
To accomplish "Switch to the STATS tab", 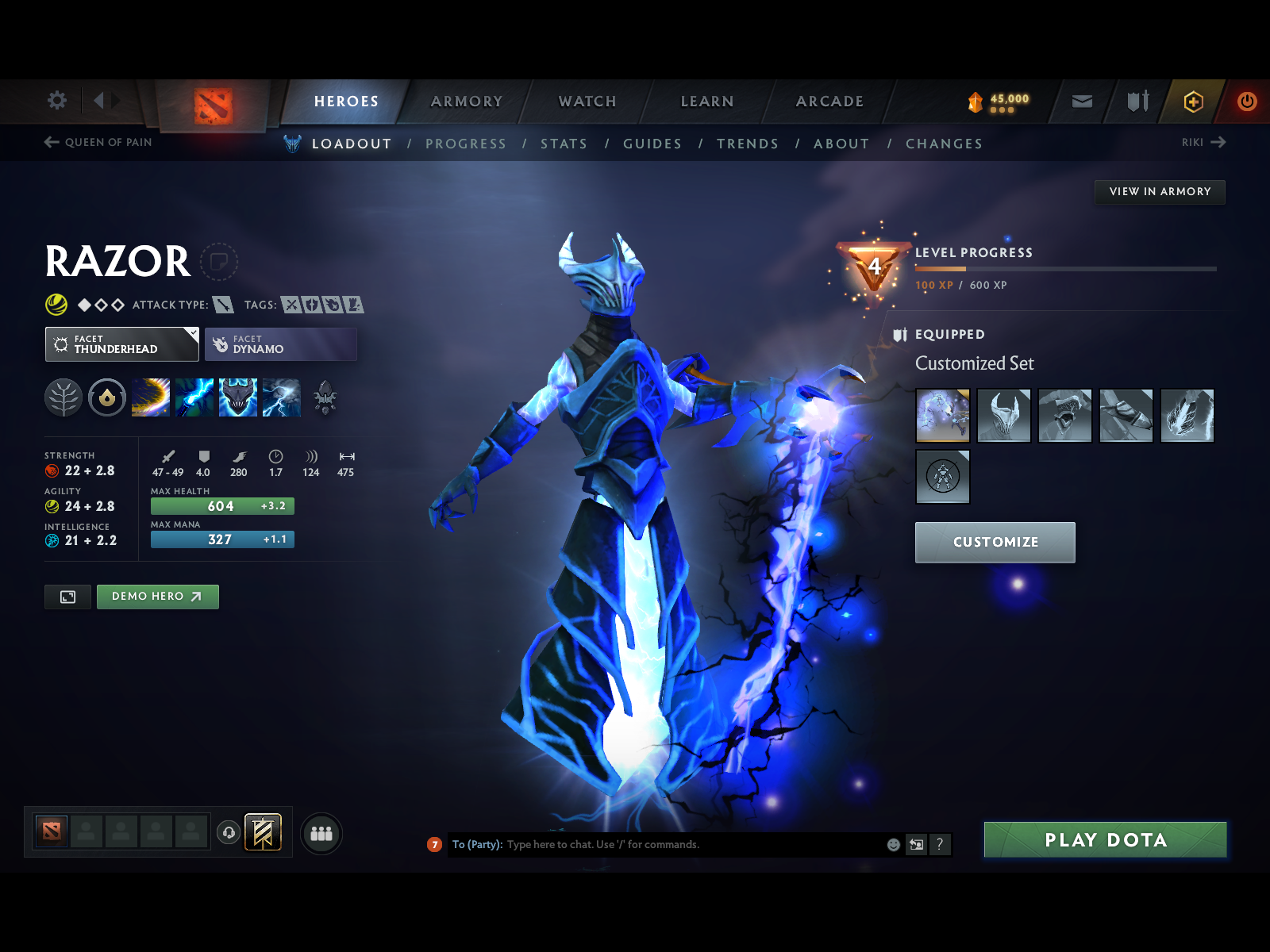I will pyautogui.click(x=564, y=144).
